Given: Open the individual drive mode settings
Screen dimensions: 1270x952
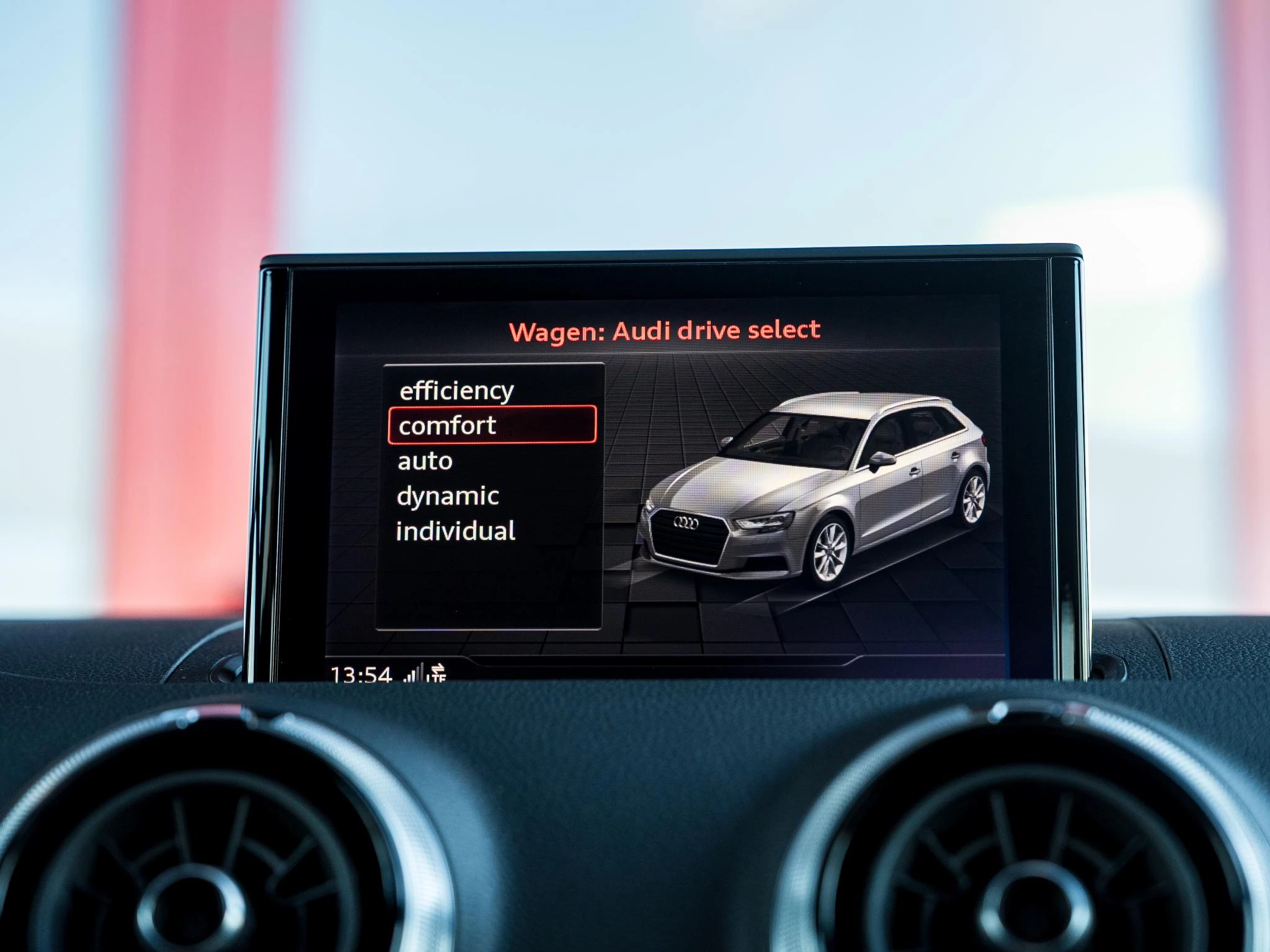Looking at the screenshot, I should pyautogui.click(x=457, y=531).
